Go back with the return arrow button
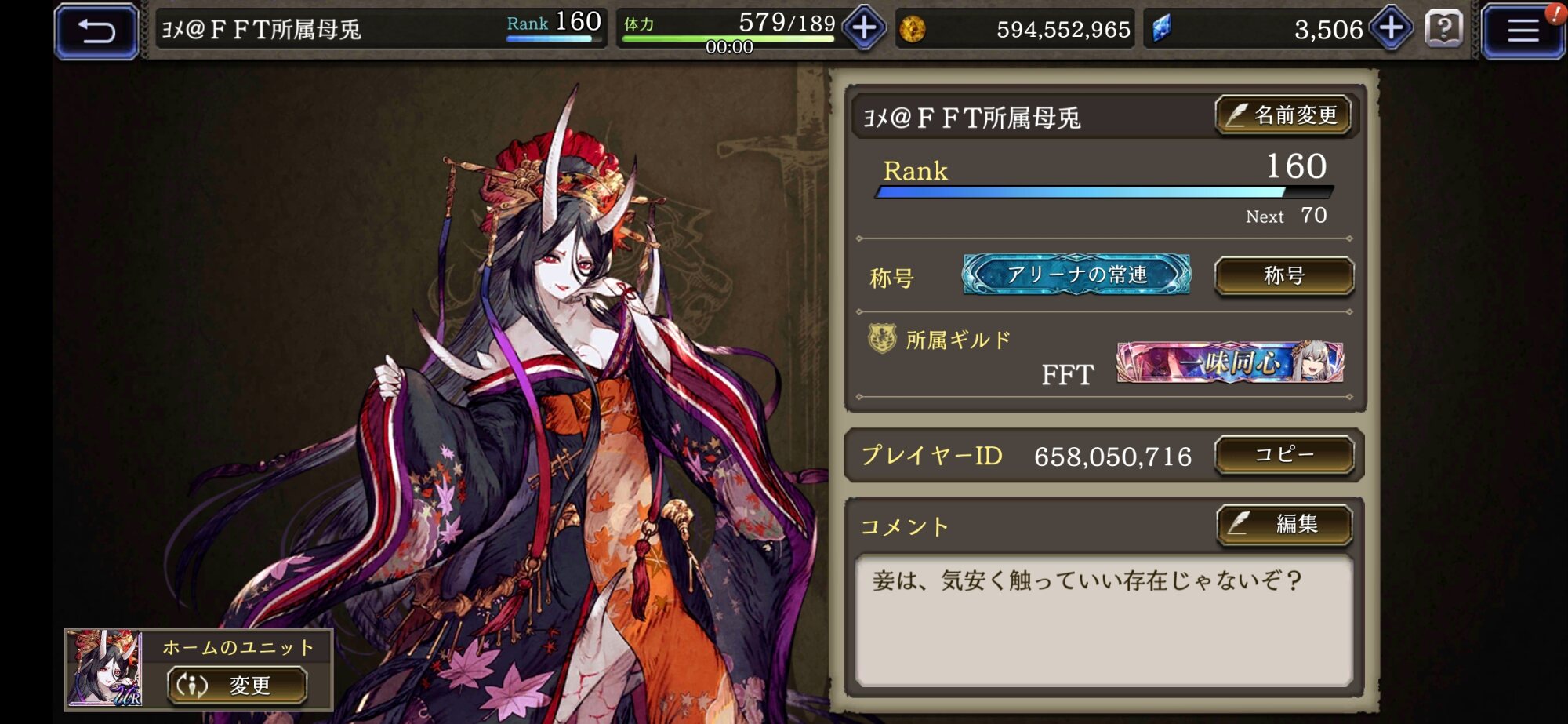This screenshot has height=724, width=1568. click(x=96, y=31)
